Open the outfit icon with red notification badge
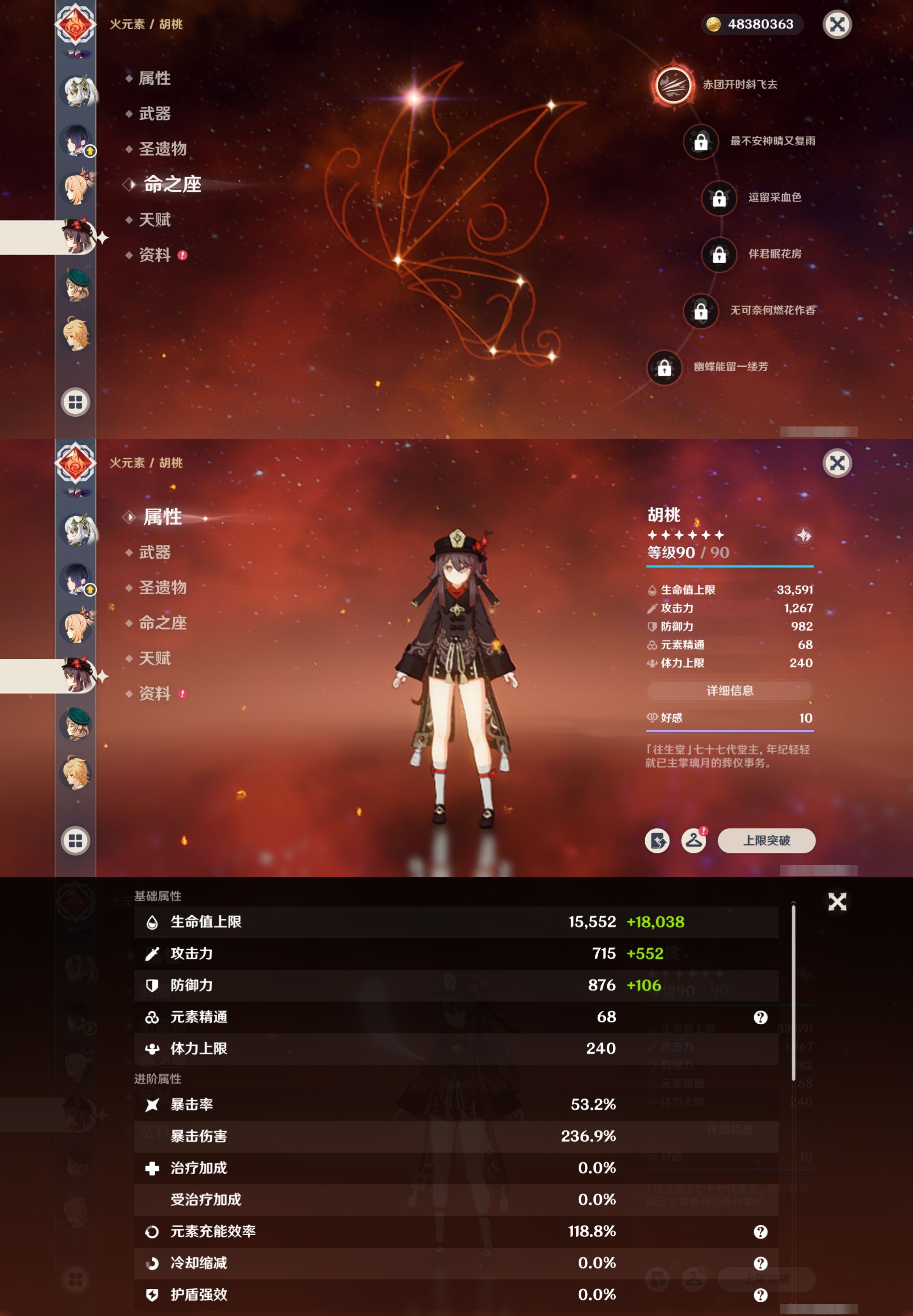 (693, 841)
